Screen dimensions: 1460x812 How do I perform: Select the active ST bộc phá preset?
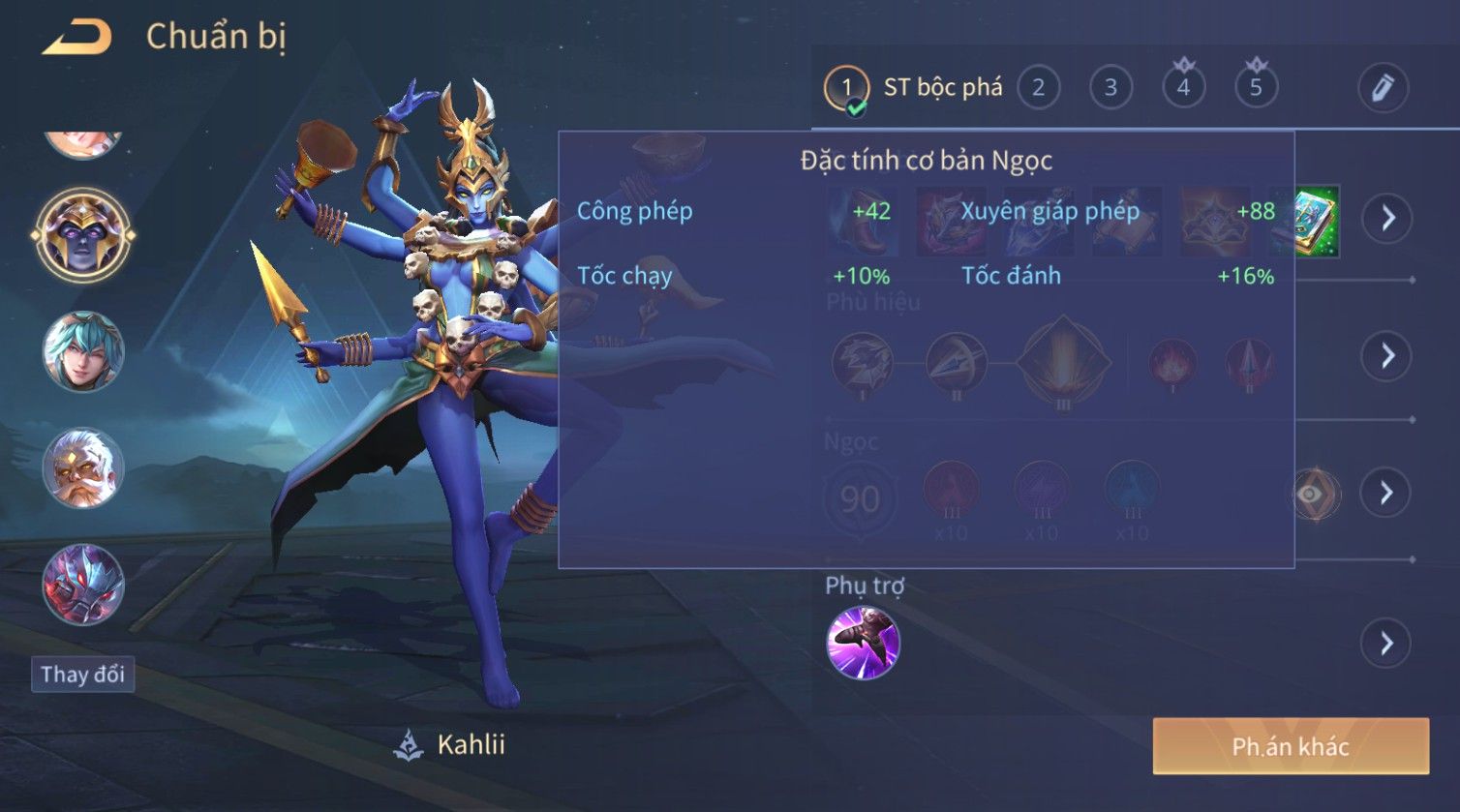click(846, 88)
